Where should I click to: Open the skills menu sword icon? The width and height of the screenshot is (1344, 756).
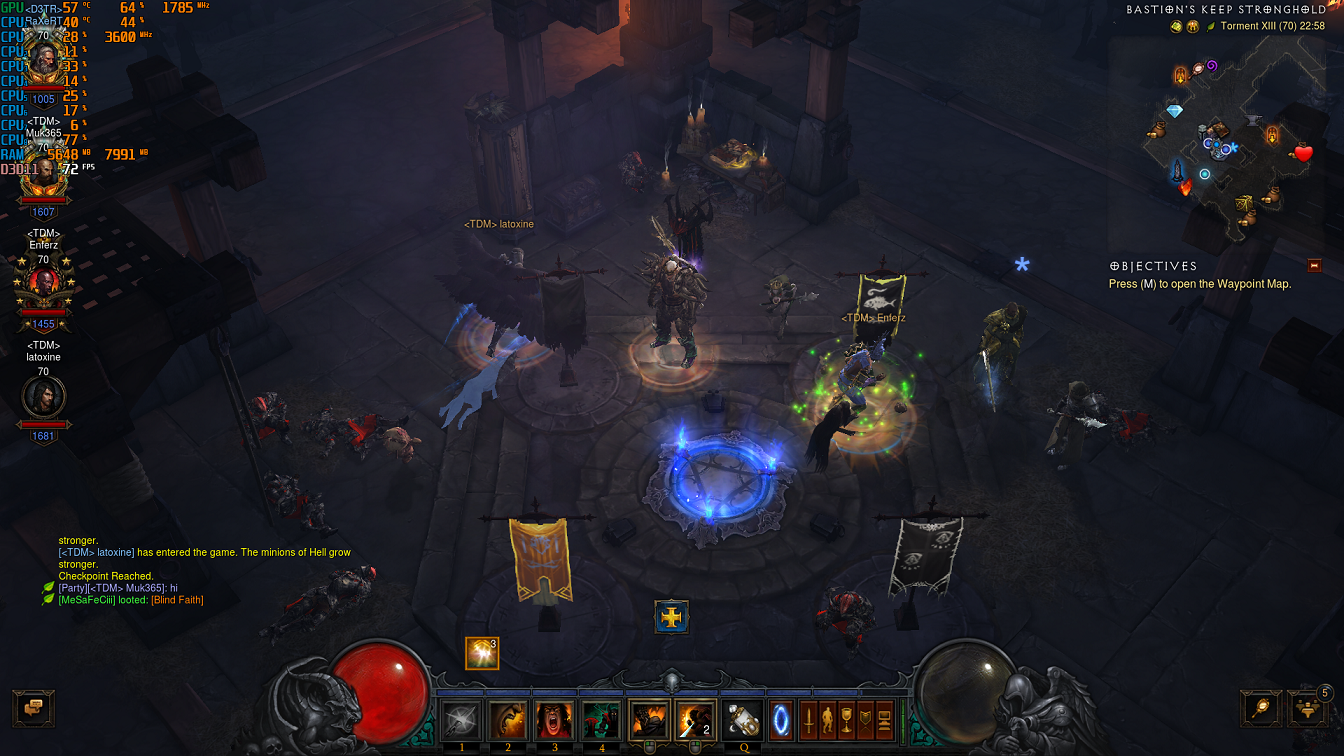pos(808,721)
